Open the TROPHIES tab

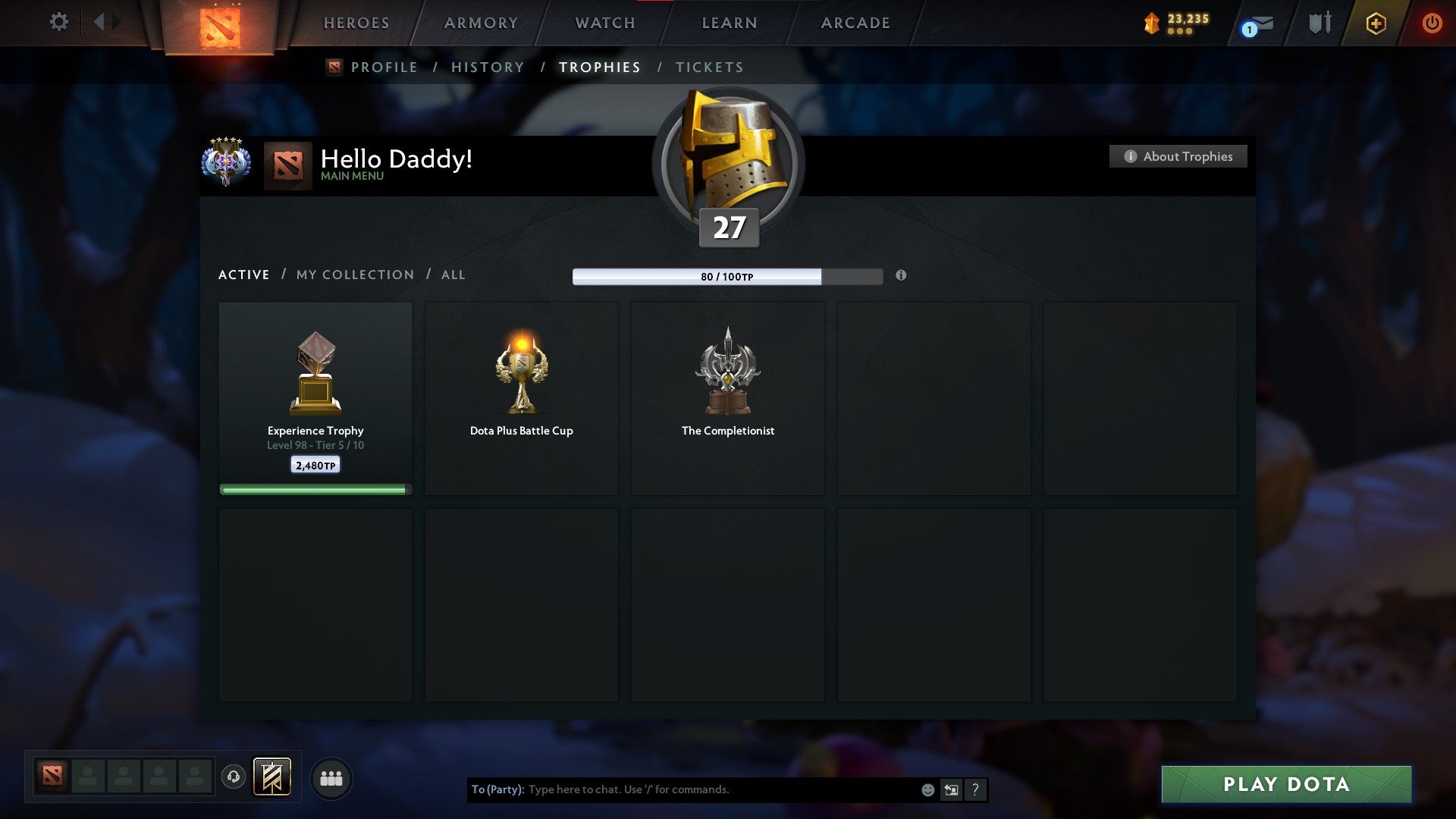click(x=600, y=67)
